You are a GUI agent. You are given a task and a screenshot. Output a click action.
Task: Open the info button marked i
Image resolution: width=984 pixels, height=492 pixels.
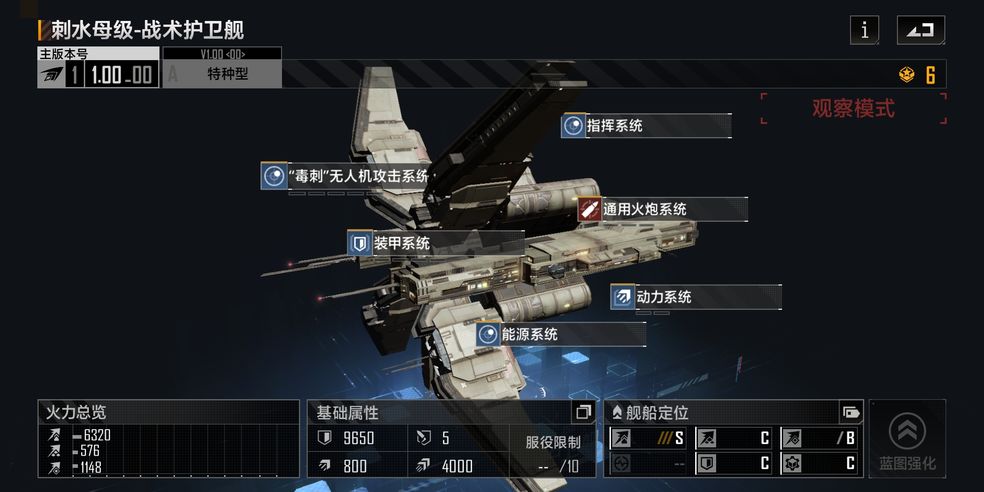(864, 30)
